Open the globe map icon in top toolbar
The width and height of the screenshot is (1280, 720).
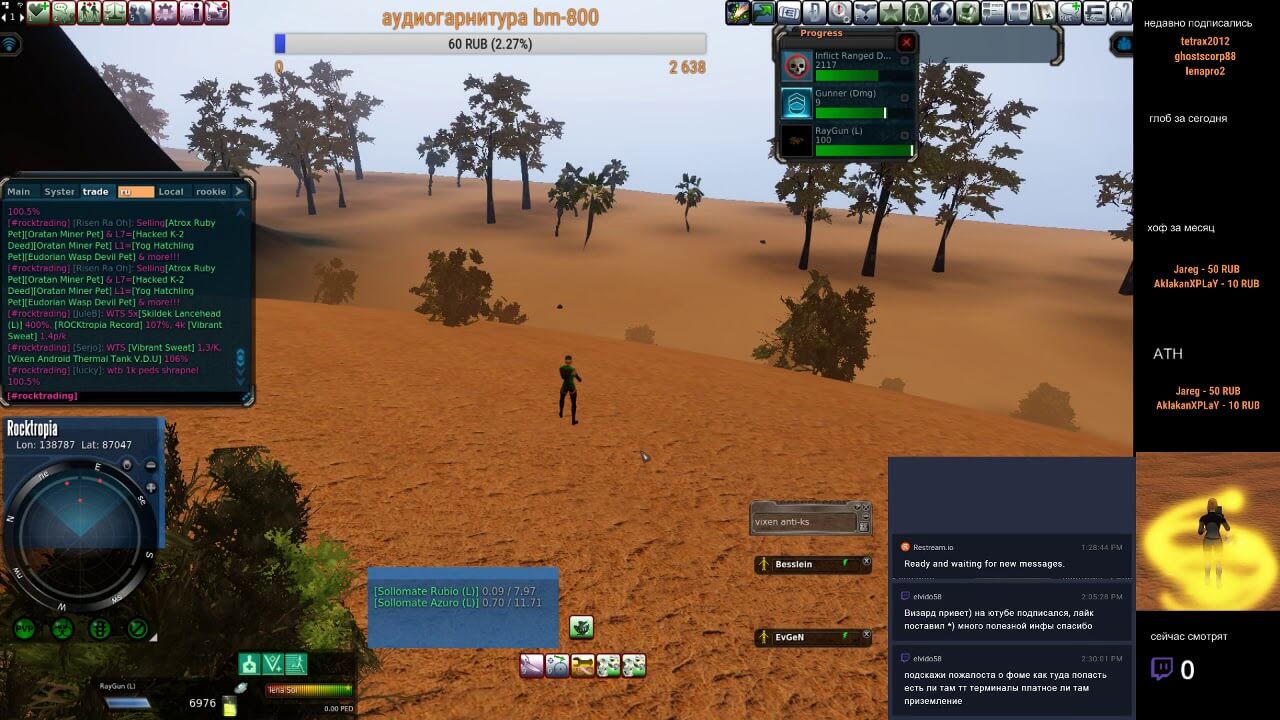point(941,12)
